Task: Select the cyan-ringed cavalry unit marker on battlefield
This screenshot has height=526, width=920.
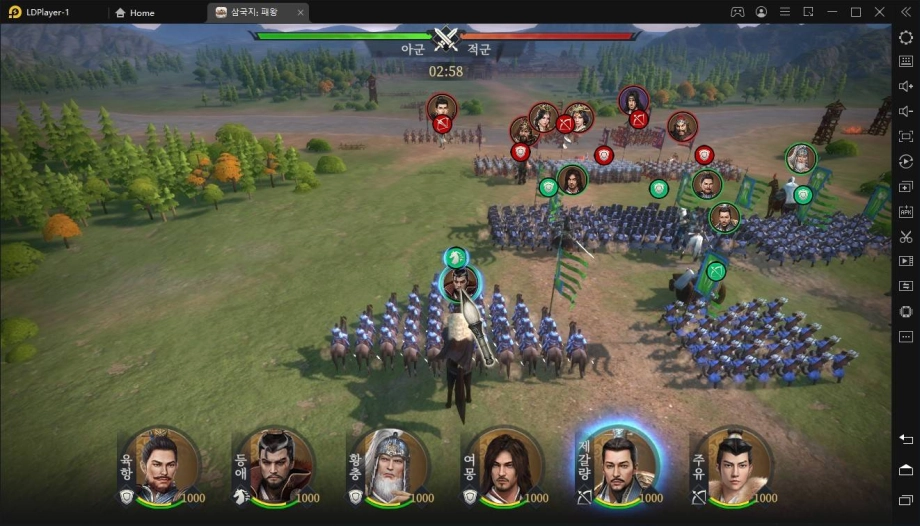Action: (x=460, y=283)
